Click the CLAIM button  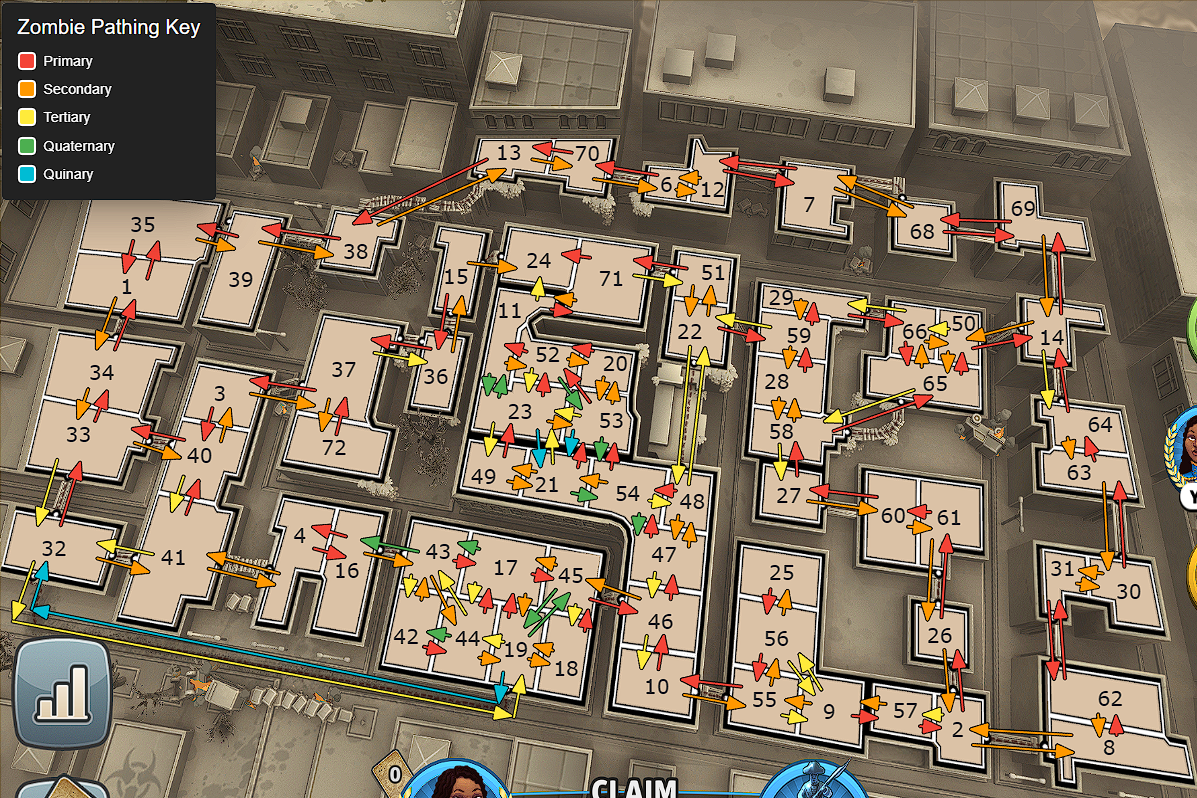[x=635, y=788]
